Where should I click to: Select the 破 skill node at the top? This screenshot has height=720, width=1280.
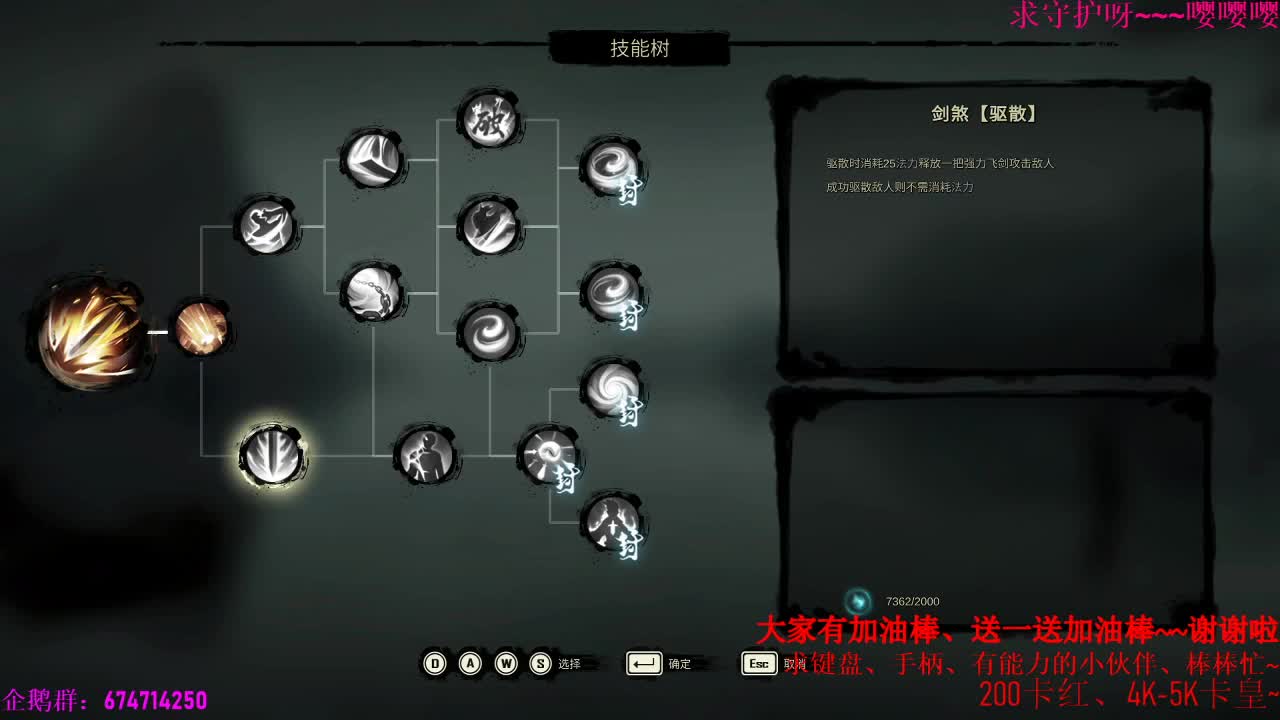tap(488, 120)
